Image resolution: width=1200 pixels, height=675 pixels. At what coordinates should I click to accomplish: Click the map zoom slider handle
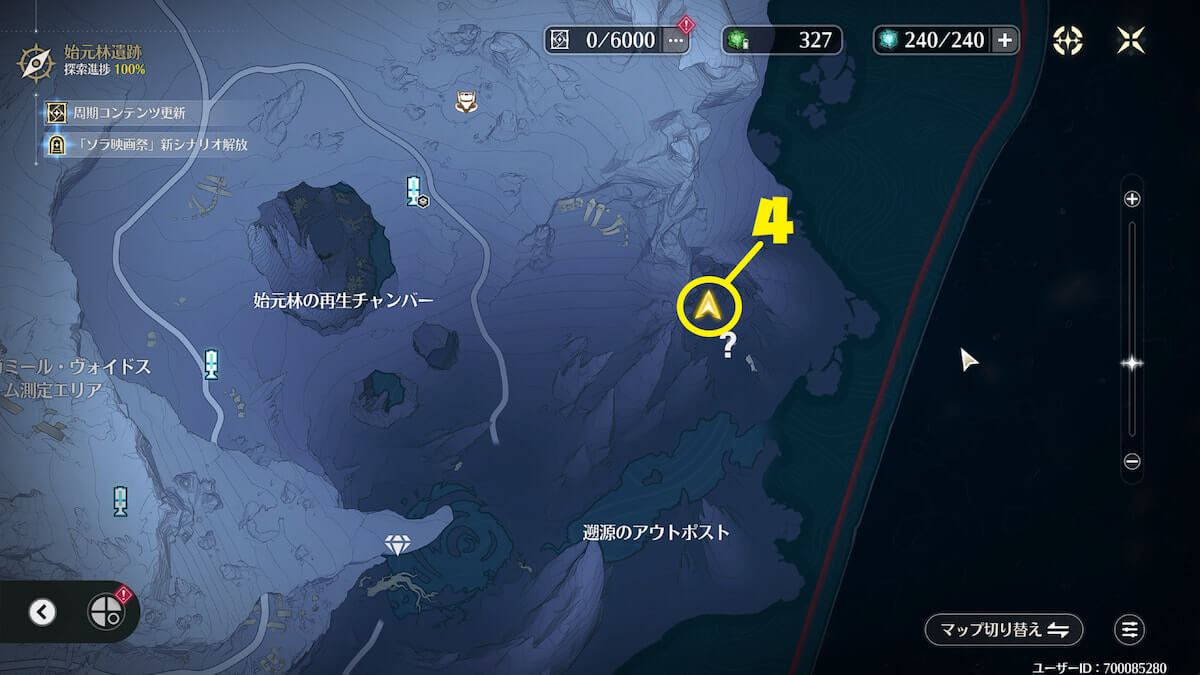1132,364
